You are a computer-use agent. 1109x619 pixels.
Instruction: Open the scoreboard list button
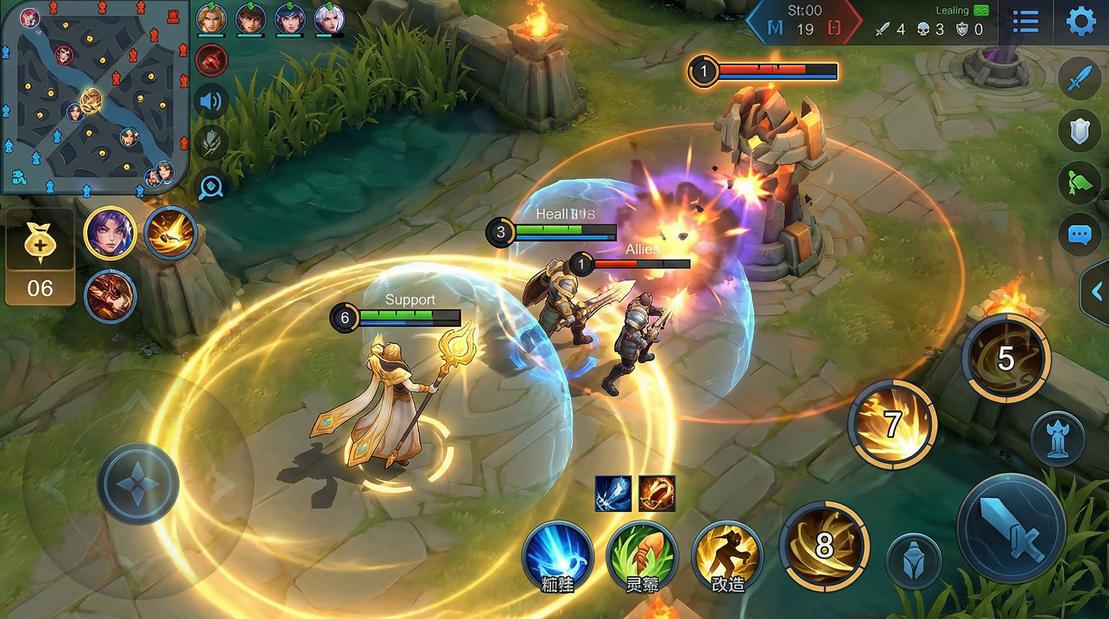(x=1025, y=21)
